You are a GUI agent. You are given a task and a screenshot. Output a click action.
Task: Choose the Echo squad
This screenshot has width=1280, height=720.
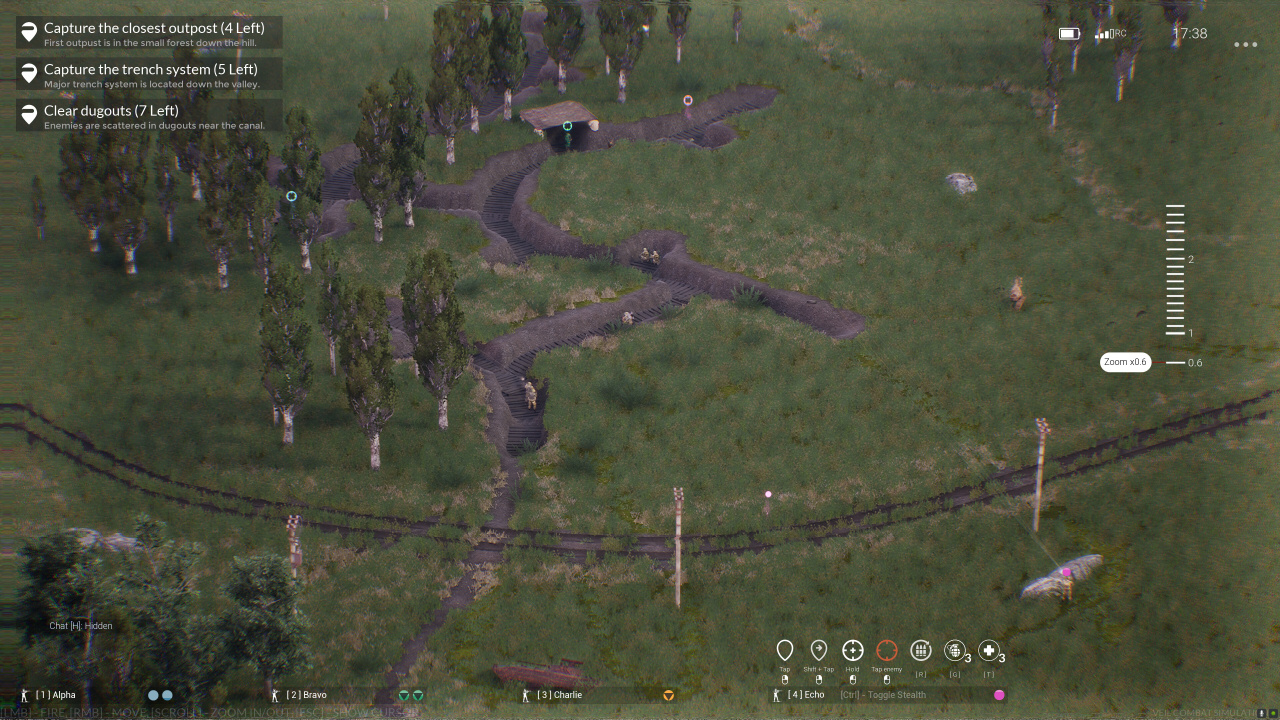pos(806,695)
